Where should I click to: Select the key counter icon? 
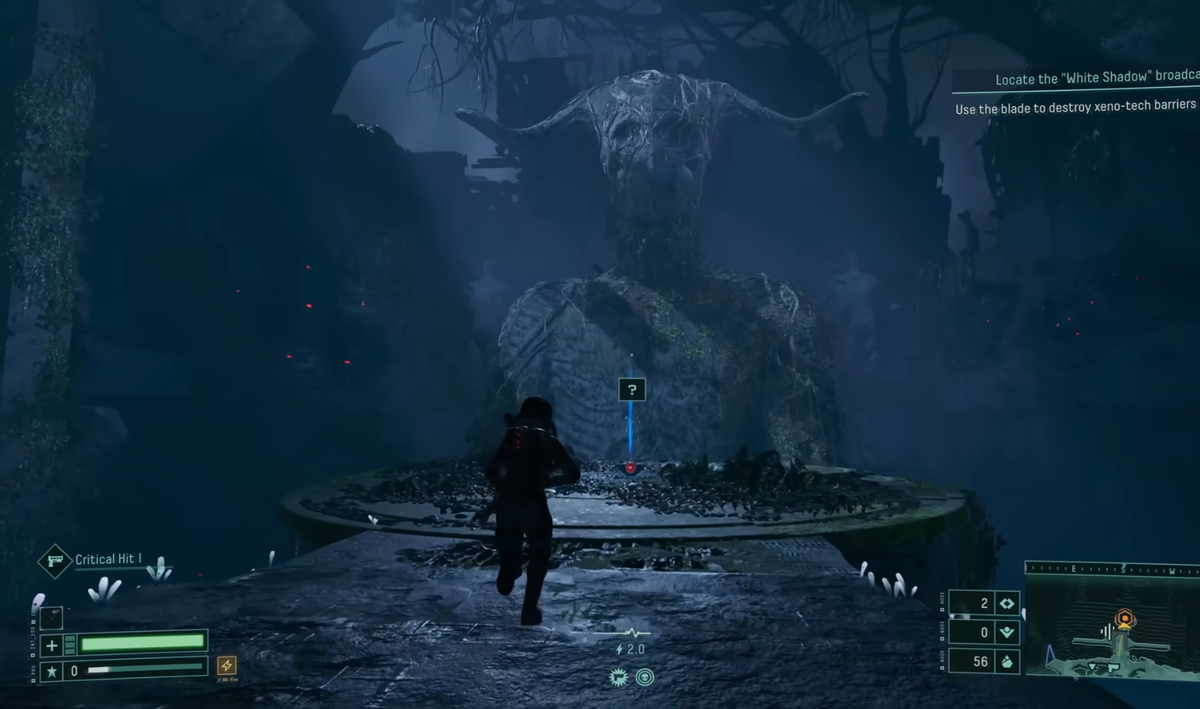click(1007, 603)
